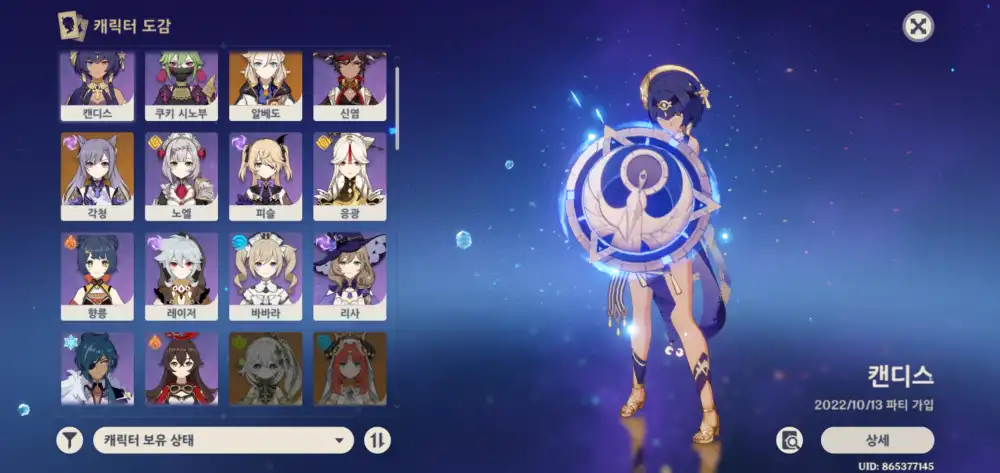Viewport: 1000px width, 473px height.
Task: Open the funnel filter button
Action: pos(69,440)
